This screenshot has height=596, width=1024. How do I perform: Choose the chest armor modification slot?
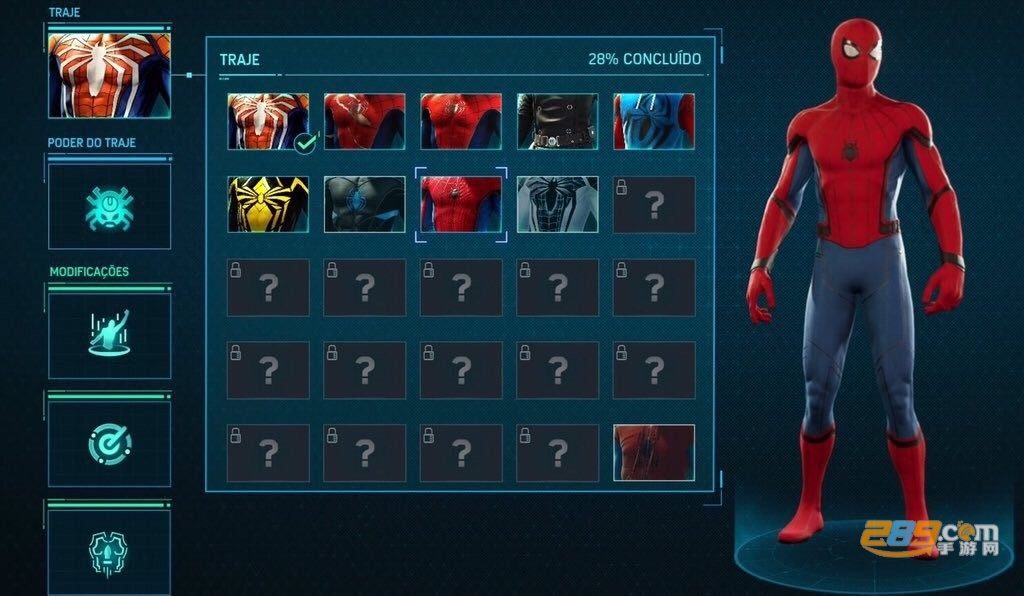click(x=109, y=550)
